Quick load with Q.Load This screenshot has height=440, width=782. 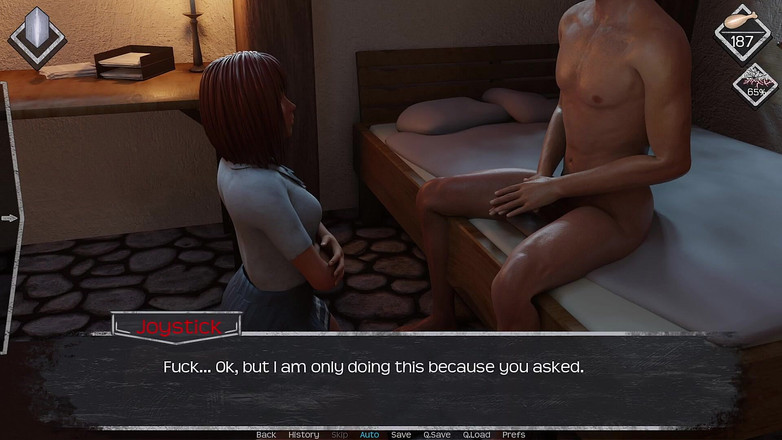tap(477, 435)
